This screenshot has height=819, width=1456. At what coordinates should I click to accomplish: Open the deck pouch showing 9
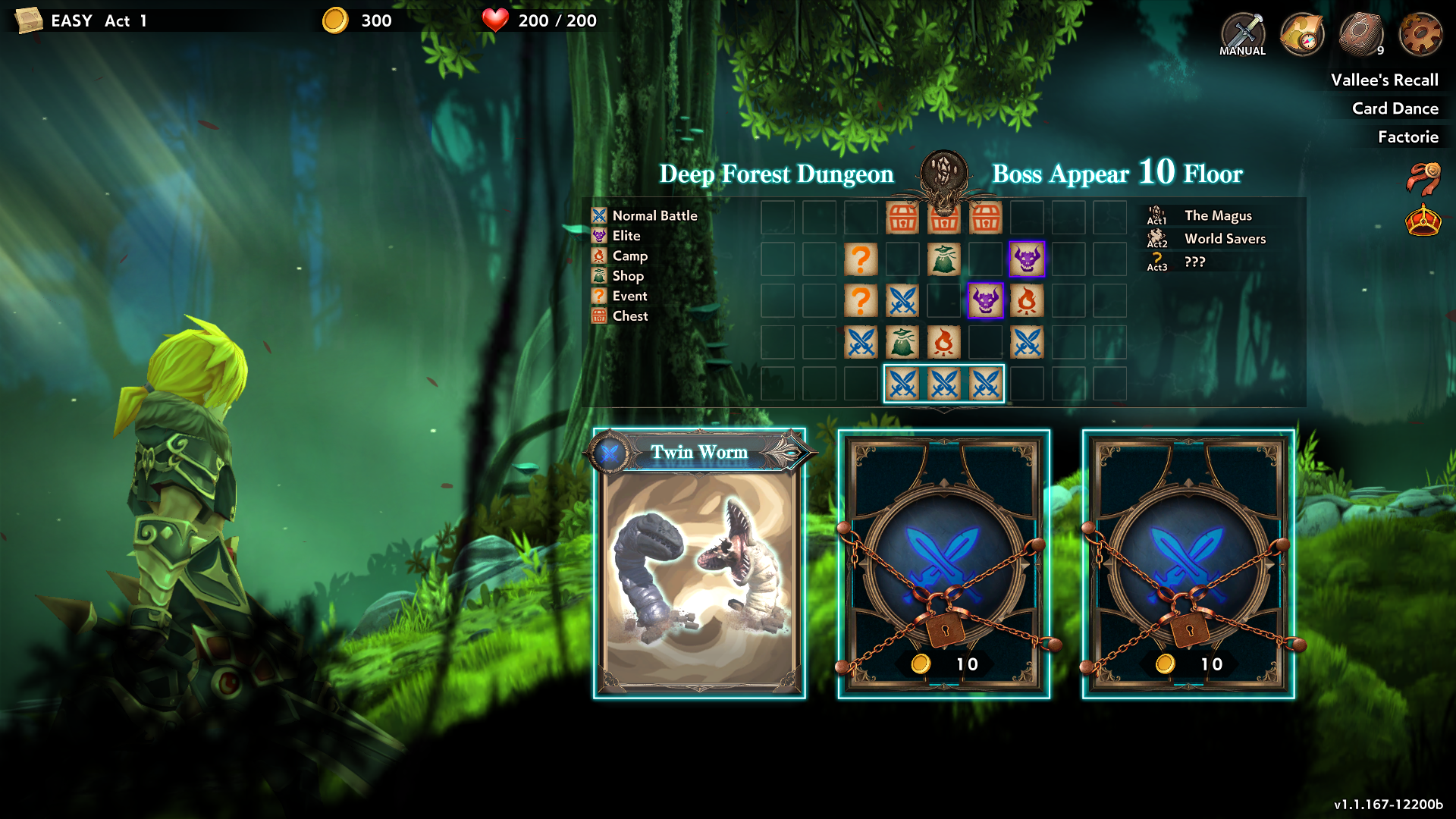(x=1361, y=35)
